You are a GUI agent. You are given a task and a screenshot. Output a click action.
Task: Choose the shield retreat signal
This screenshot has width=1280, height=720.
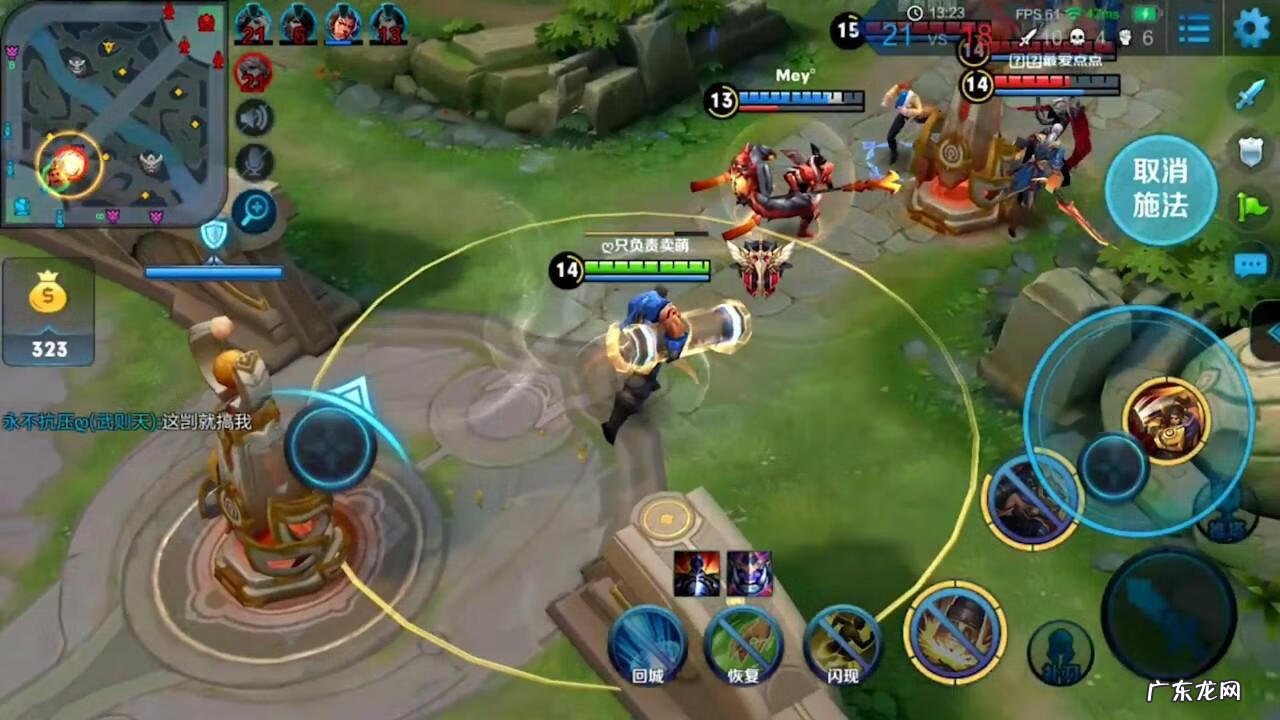click(1251, 150)
